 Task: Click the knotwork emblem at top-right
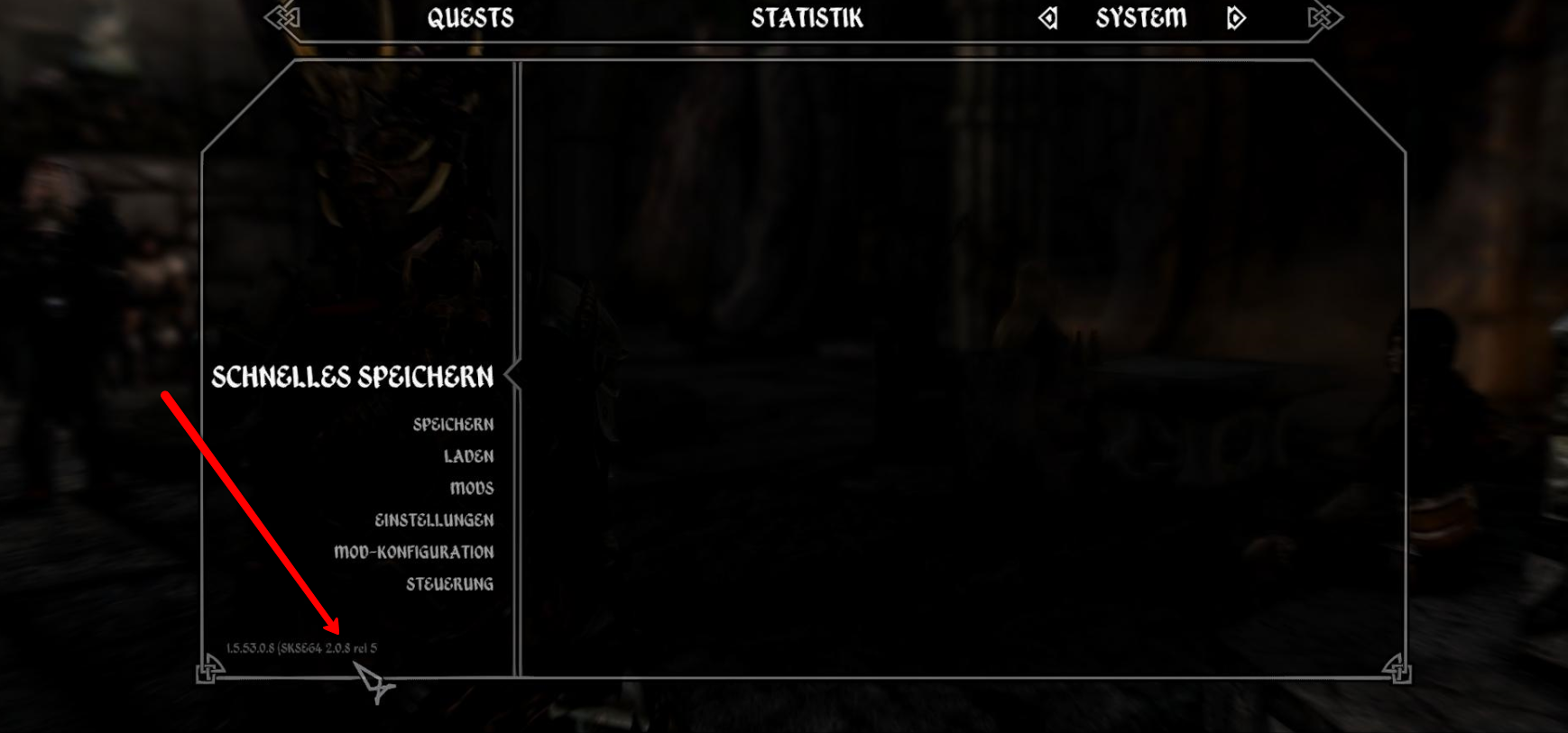(1323, 17)
